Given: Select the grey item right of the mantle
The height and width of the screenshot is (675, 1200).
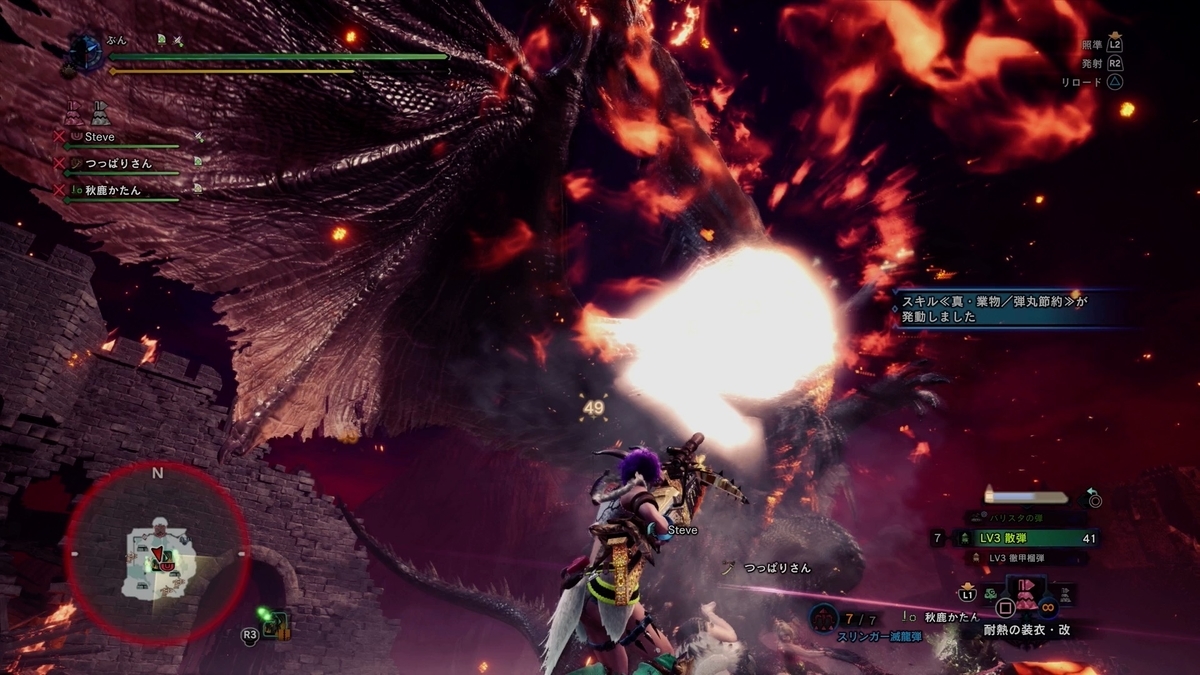Looking at the screenshot, I should pos(1067,594).
